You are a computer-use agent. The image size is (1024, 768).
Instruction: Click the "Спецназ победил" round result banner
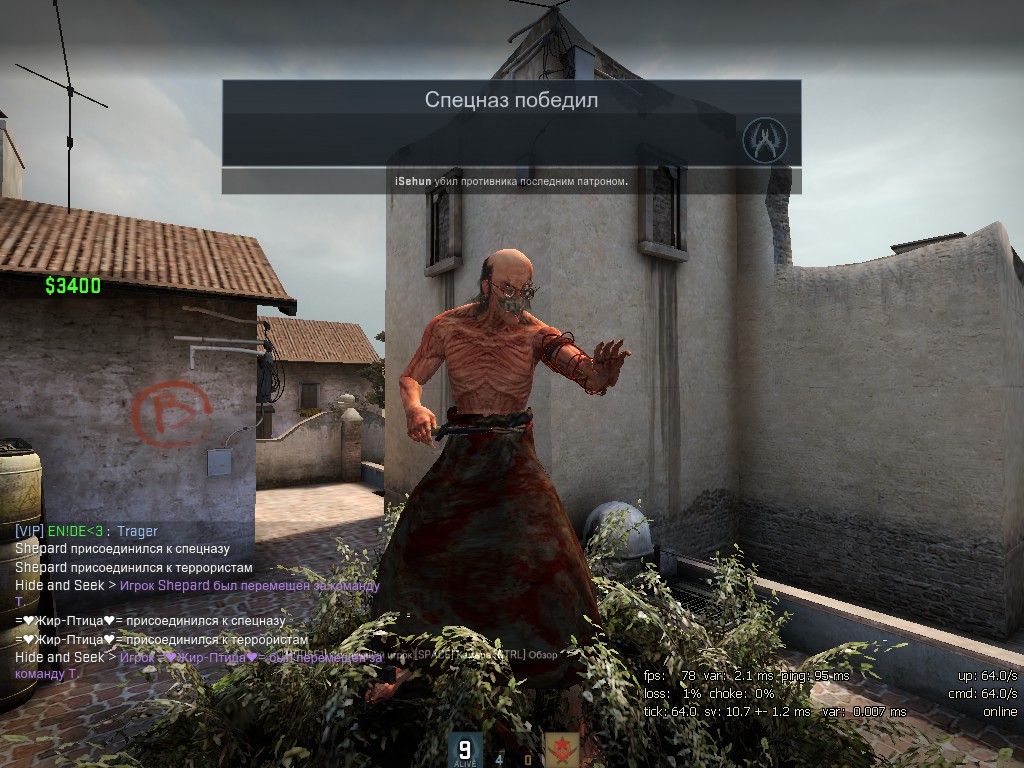511,99
